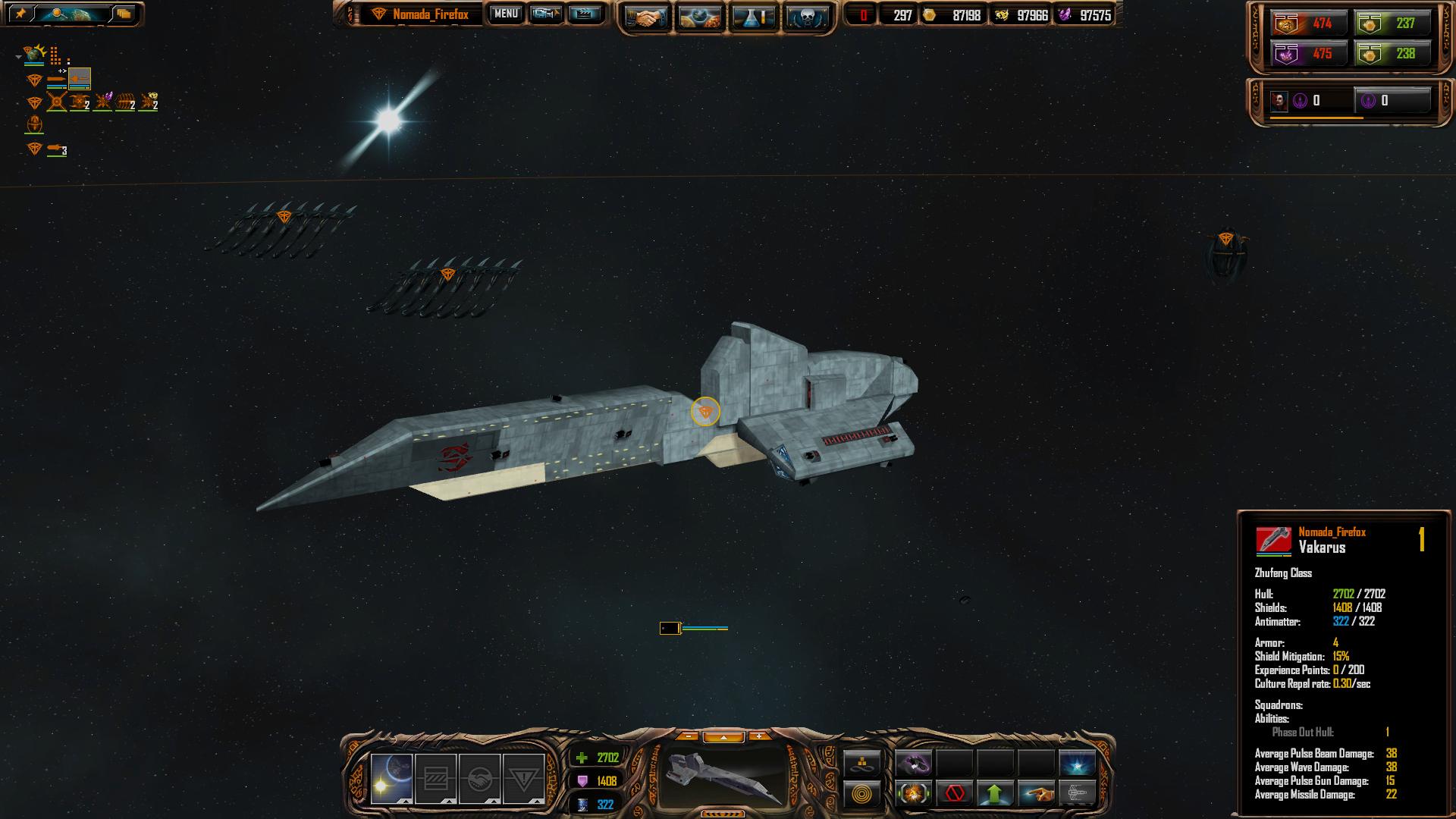The width and height of the screenshot is (1456, 819).
Task: Click the green upgrade arrow icon
Action: [995, 794]
